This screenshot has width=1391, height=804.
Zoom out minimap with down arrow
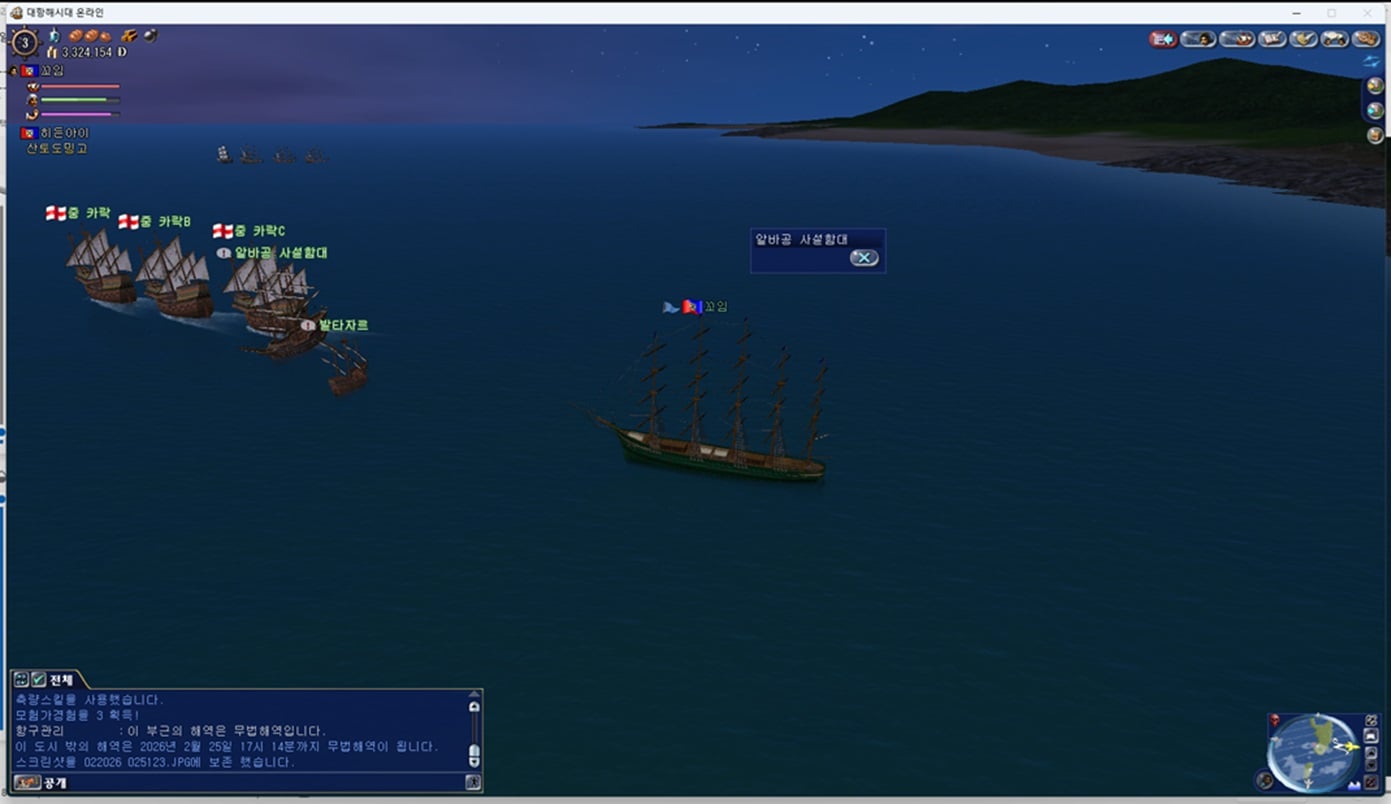(x=1370, y=765)
